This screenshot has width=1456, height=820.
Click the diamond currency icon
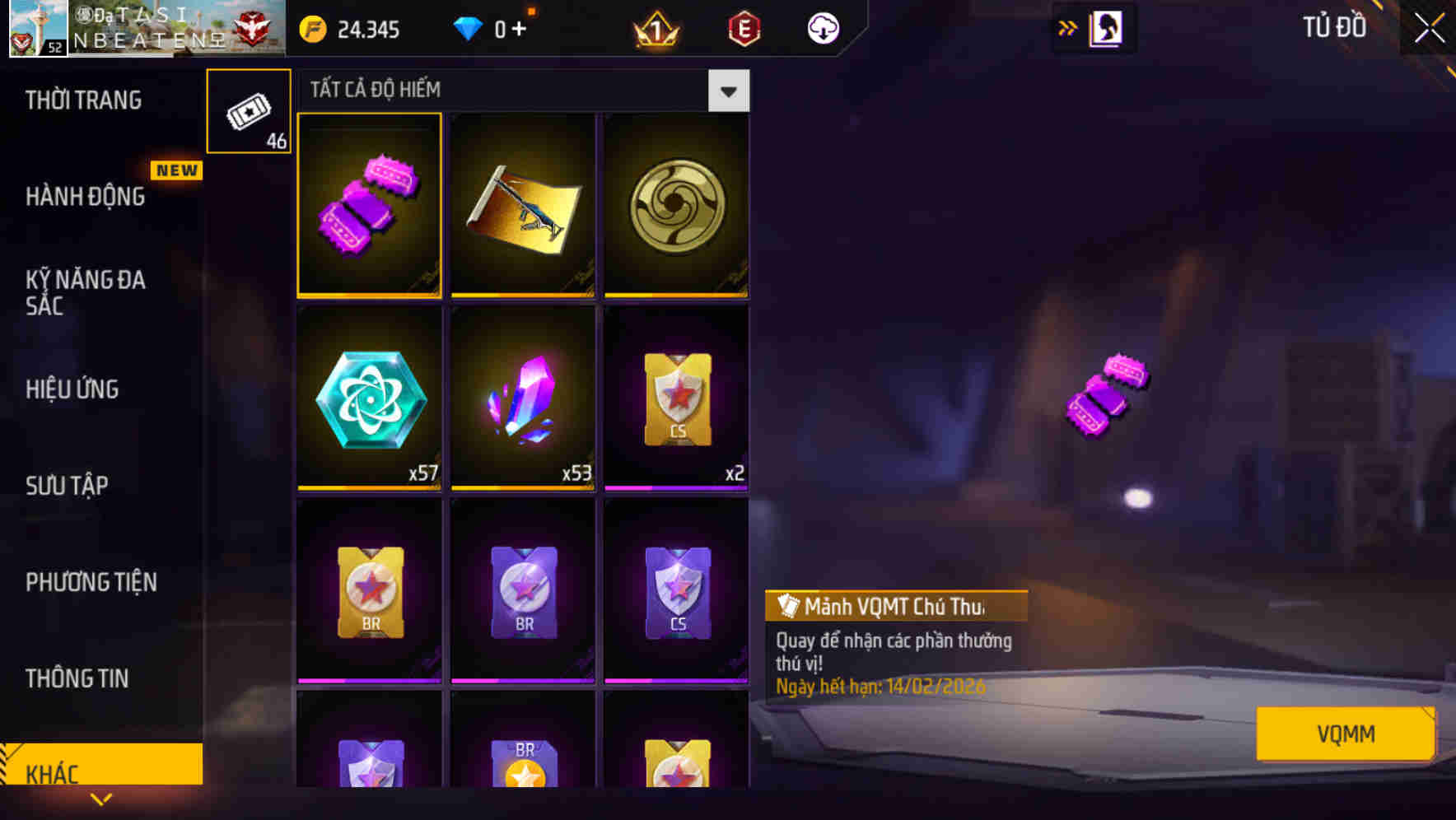coord(469,28)
